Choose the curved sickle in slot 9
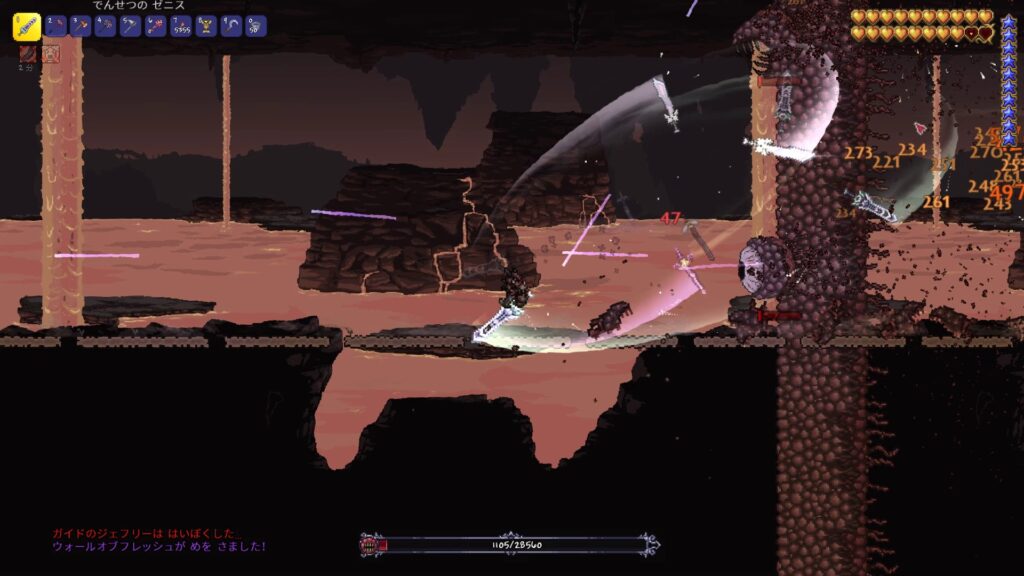 pyautogui.click(x=230, y=26)
